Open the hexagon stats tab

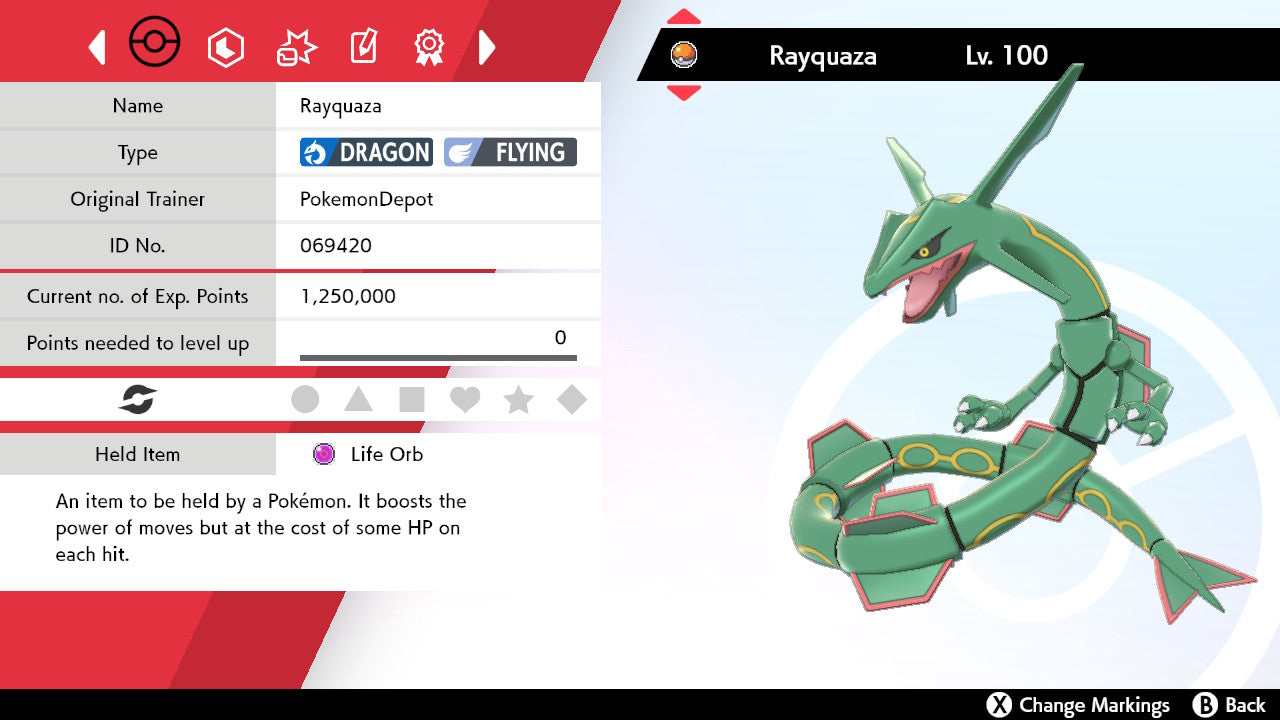click(226, 47)
